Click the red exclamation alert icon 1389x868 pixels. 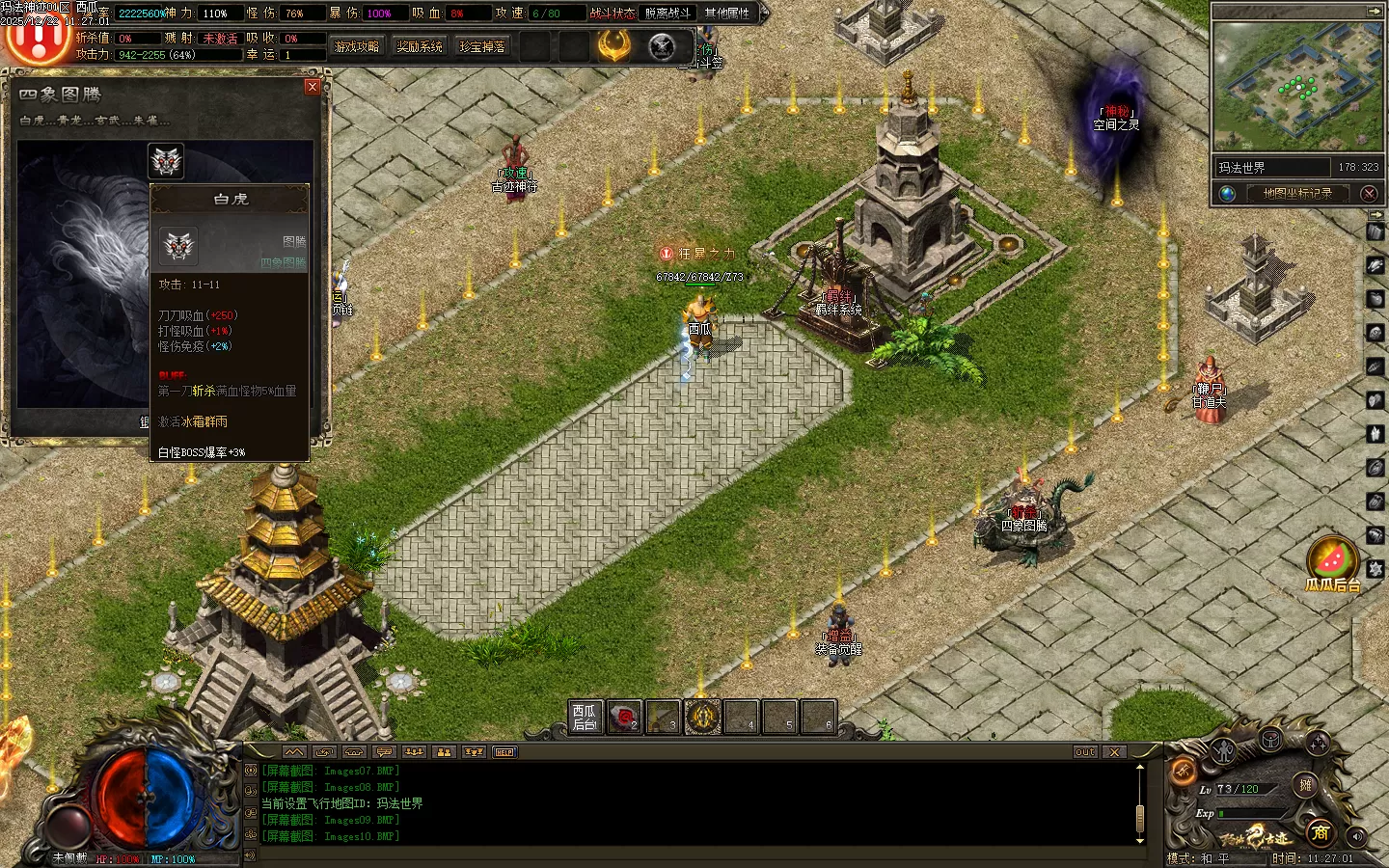39,39
